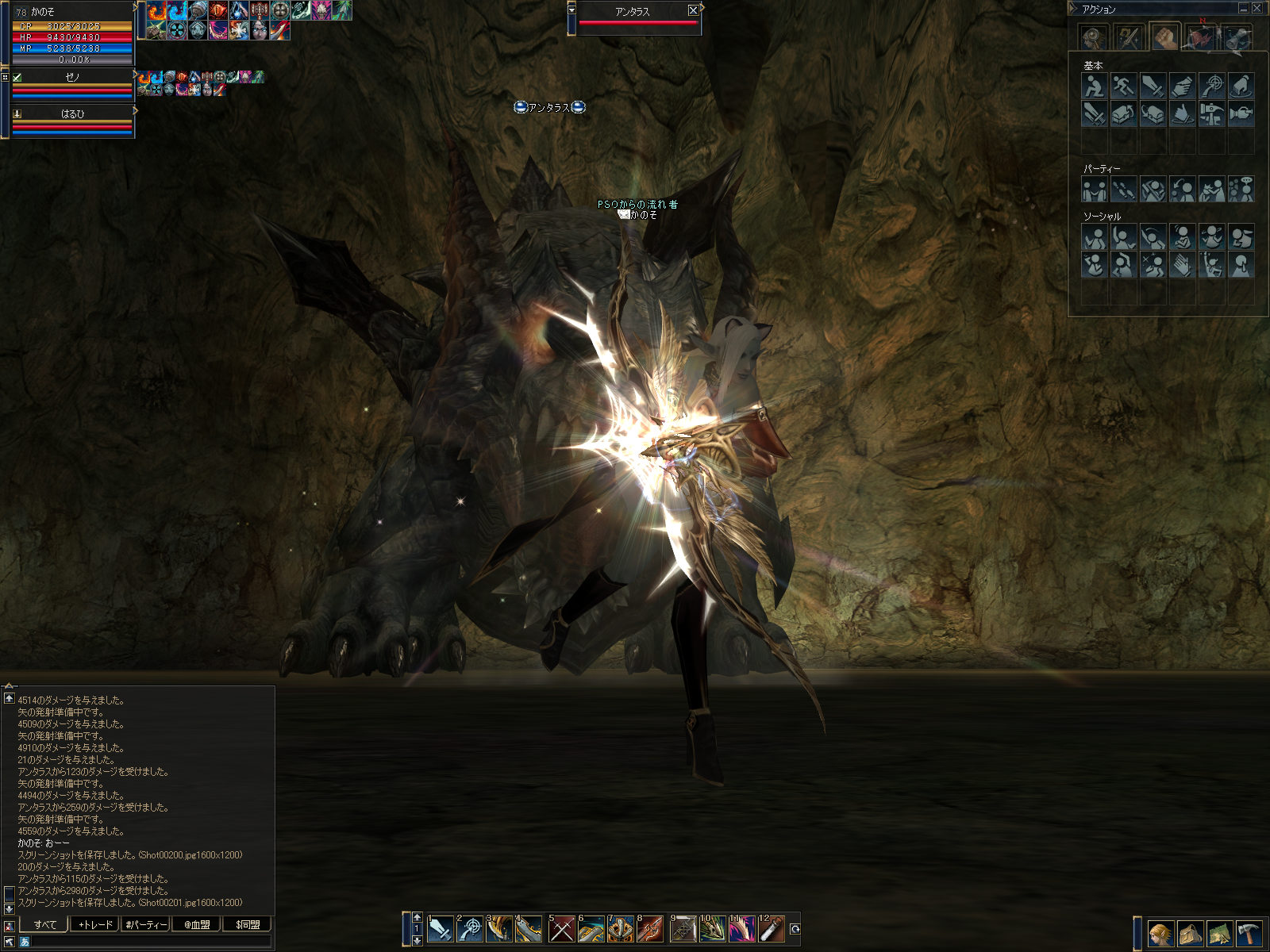Select party member ゼノ
This screenshot has width=1270, height=952.
[72, 78]
